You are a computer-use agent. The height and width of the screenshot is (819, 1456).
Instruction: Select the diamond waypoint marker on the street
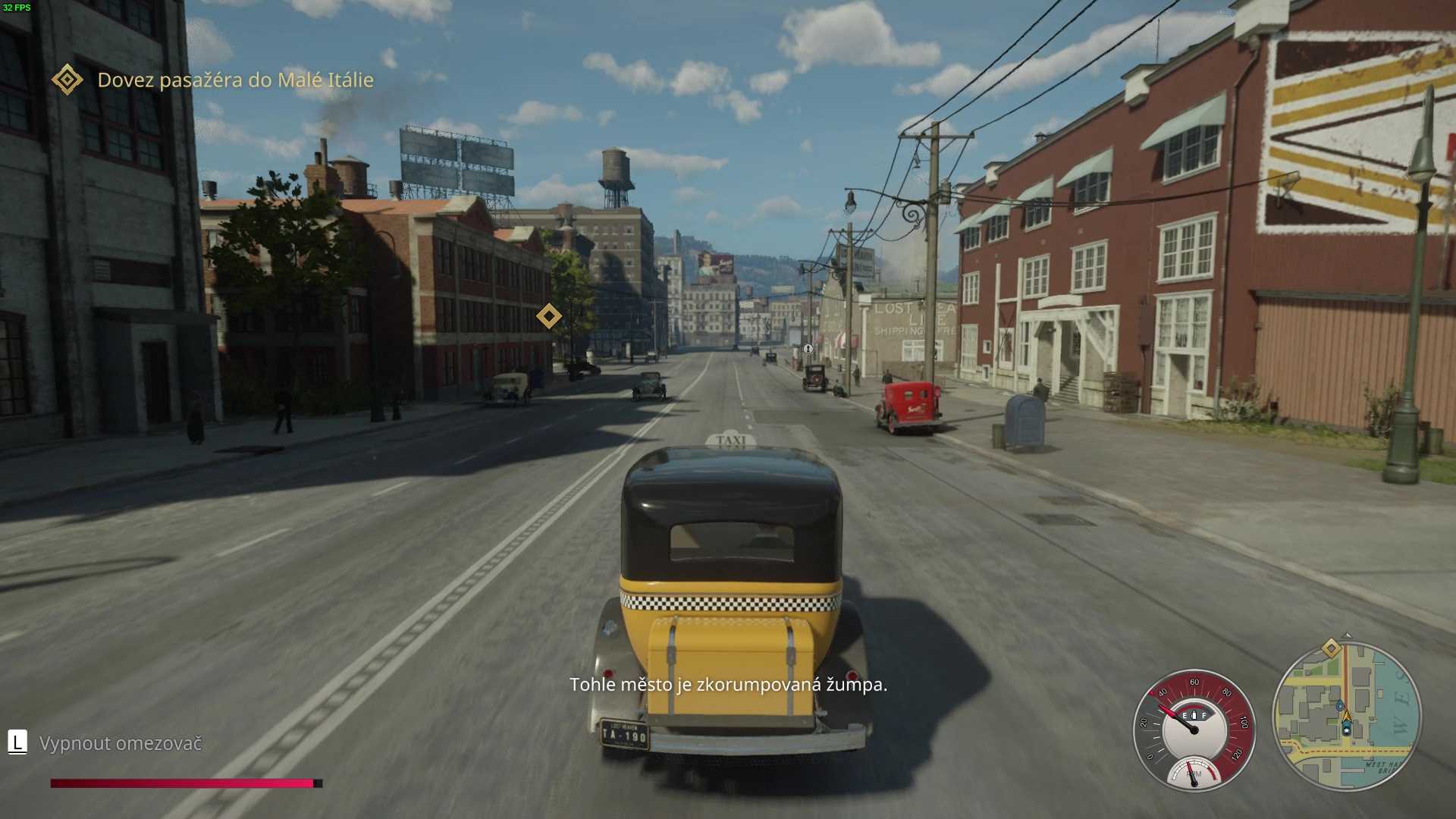[x=548, y=315]
